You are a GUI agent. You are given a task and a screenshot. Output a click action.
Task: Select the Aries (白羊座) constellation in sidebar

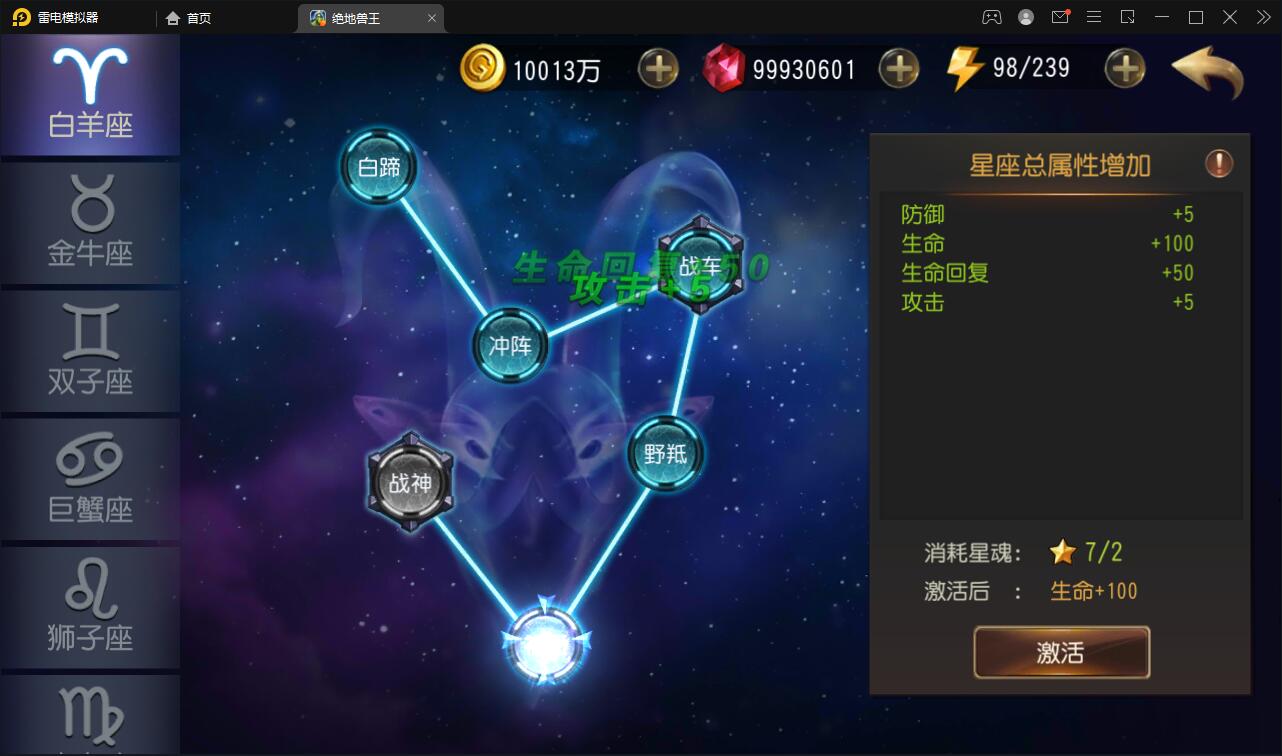[x=90, y=93]
